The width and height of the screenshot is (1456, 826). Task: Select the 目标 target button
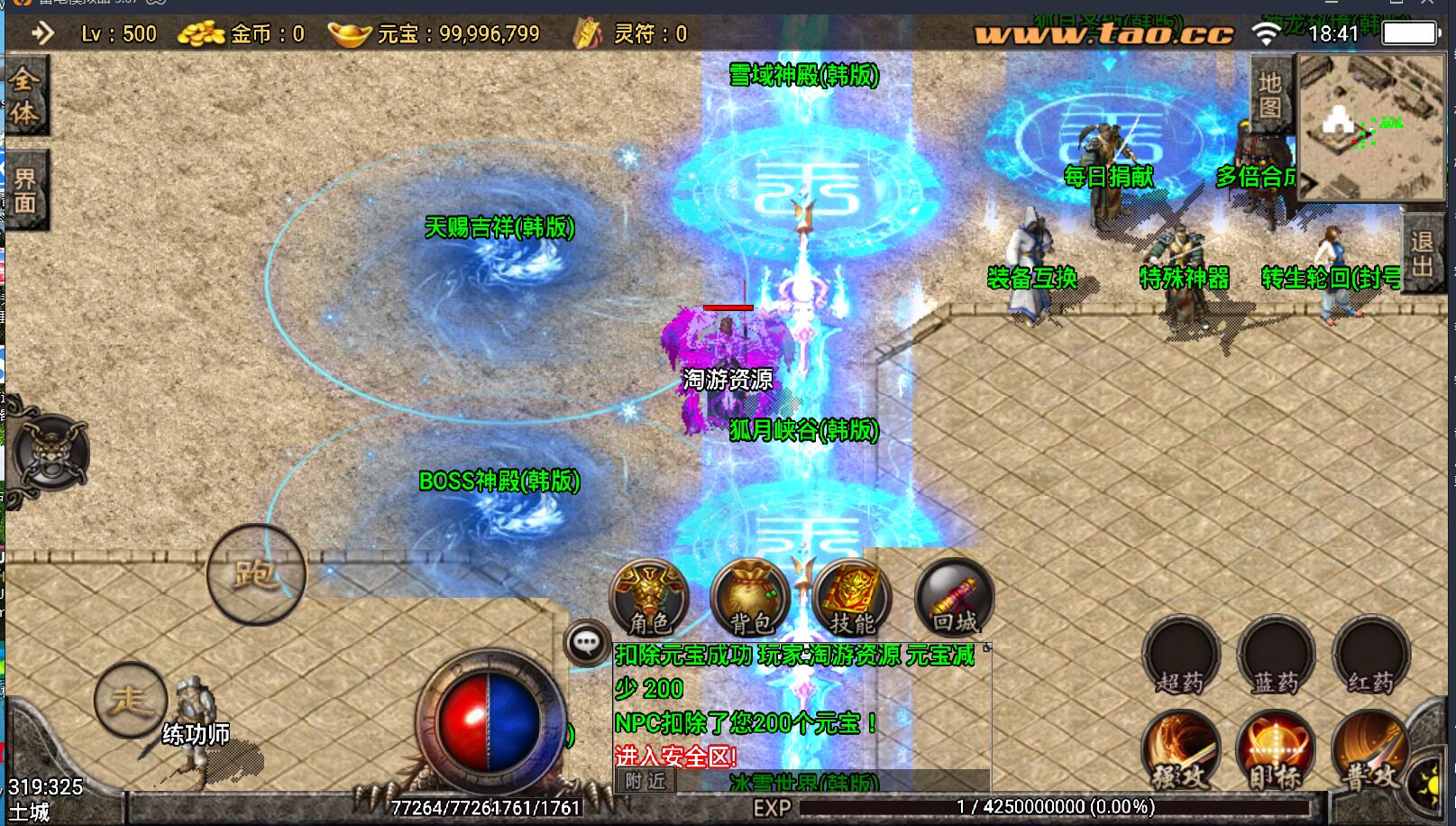click(1276, 750)
